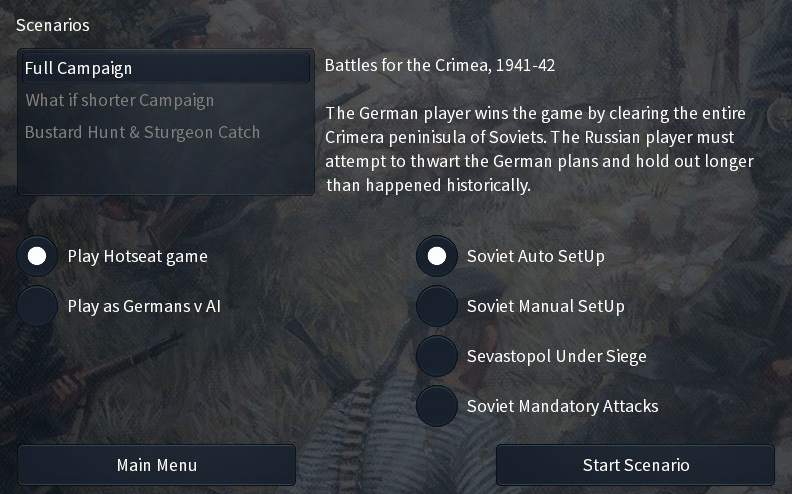Select the Soviet Auto SetUp option
This screenshot has width=792, height=494.
(x=436, y=256)
